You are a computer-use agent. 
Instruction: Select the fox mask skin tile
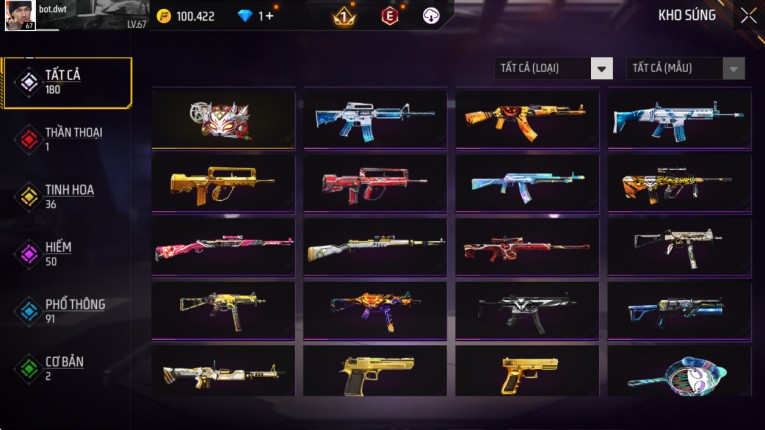[223, 120]
